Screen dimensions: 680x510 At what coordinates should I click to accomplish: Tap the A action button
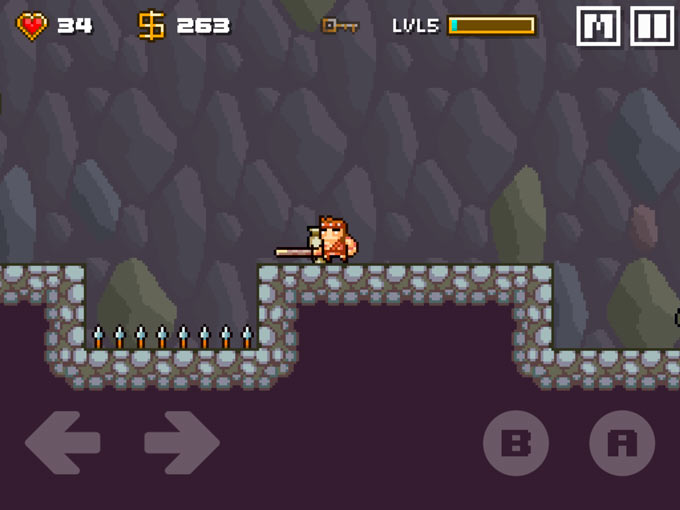(x=622, y=442)
